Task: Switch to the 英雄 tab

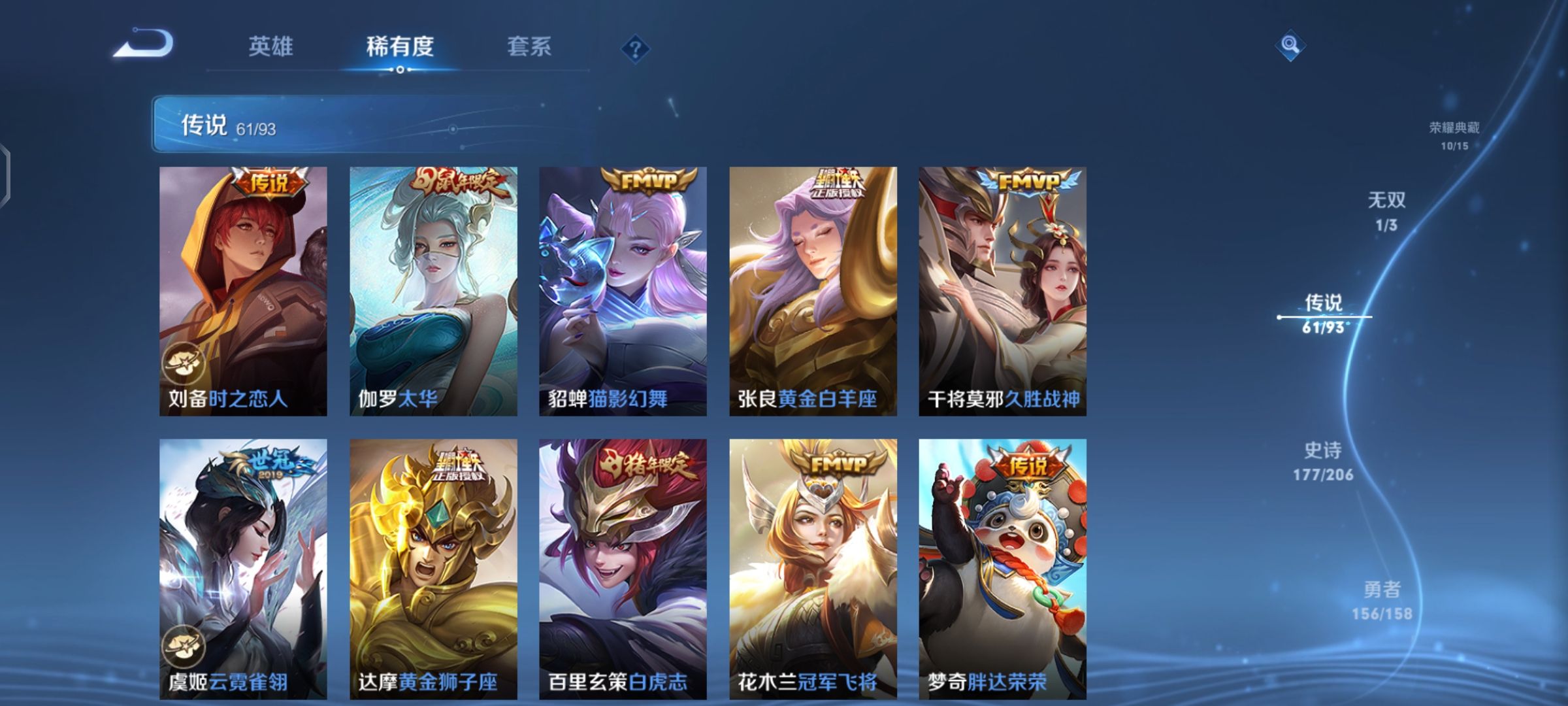Action: pyautogui.click(x=272, y=47)
